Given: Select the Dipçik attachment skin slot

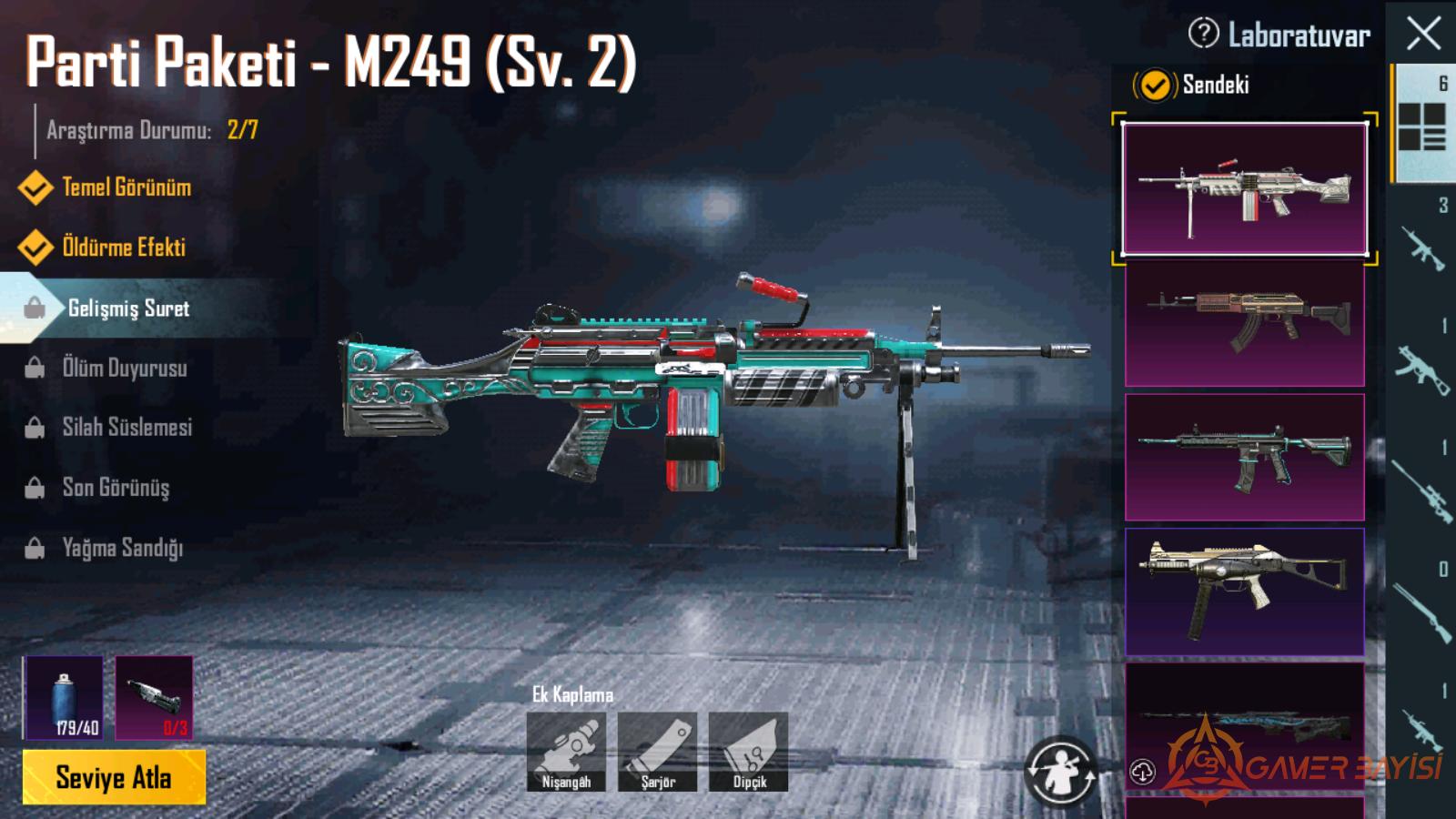Looking at the screenshot, I should 748,752.
